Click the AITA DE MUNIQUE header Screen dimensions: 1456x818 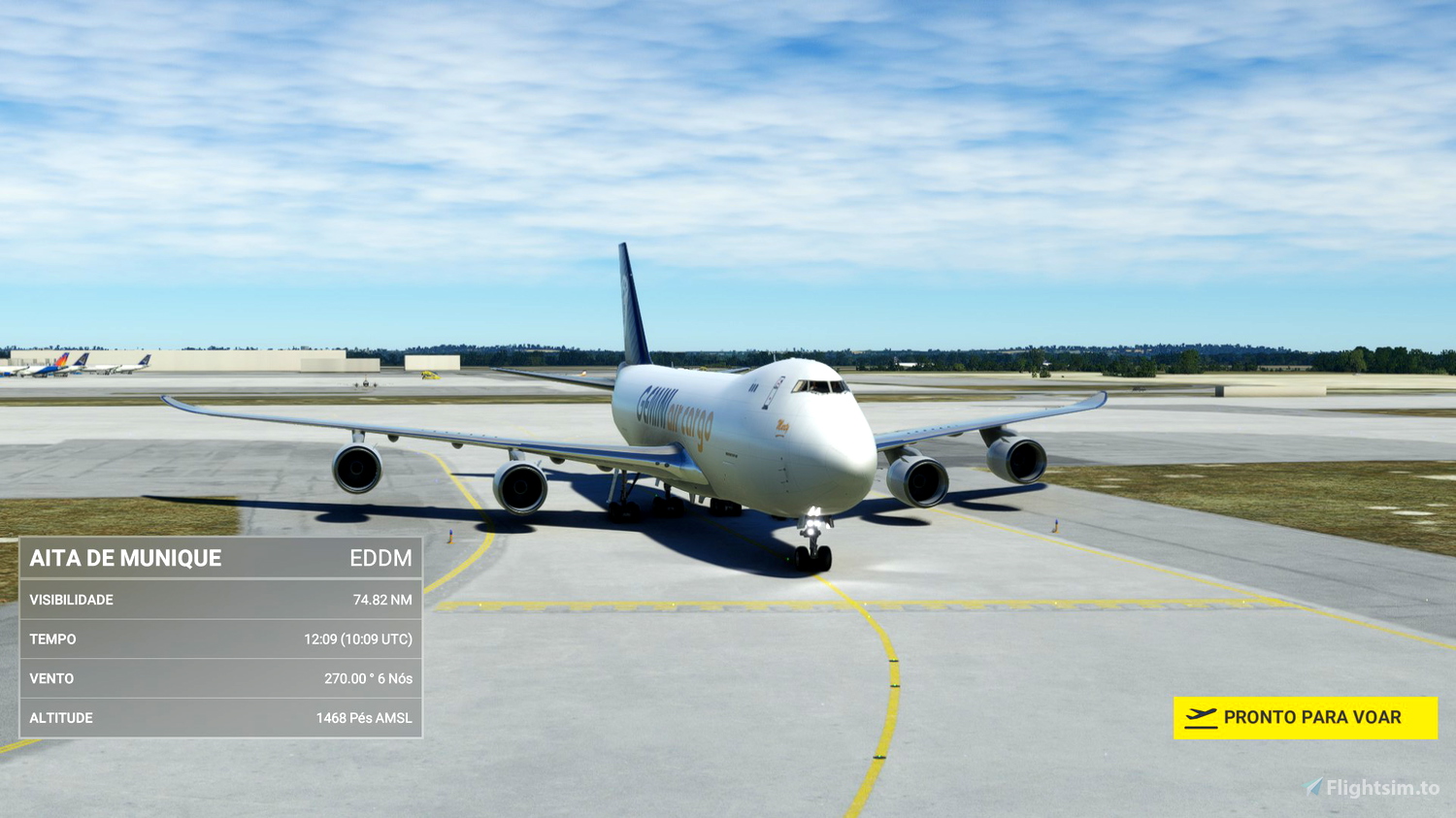coord(124,559)
